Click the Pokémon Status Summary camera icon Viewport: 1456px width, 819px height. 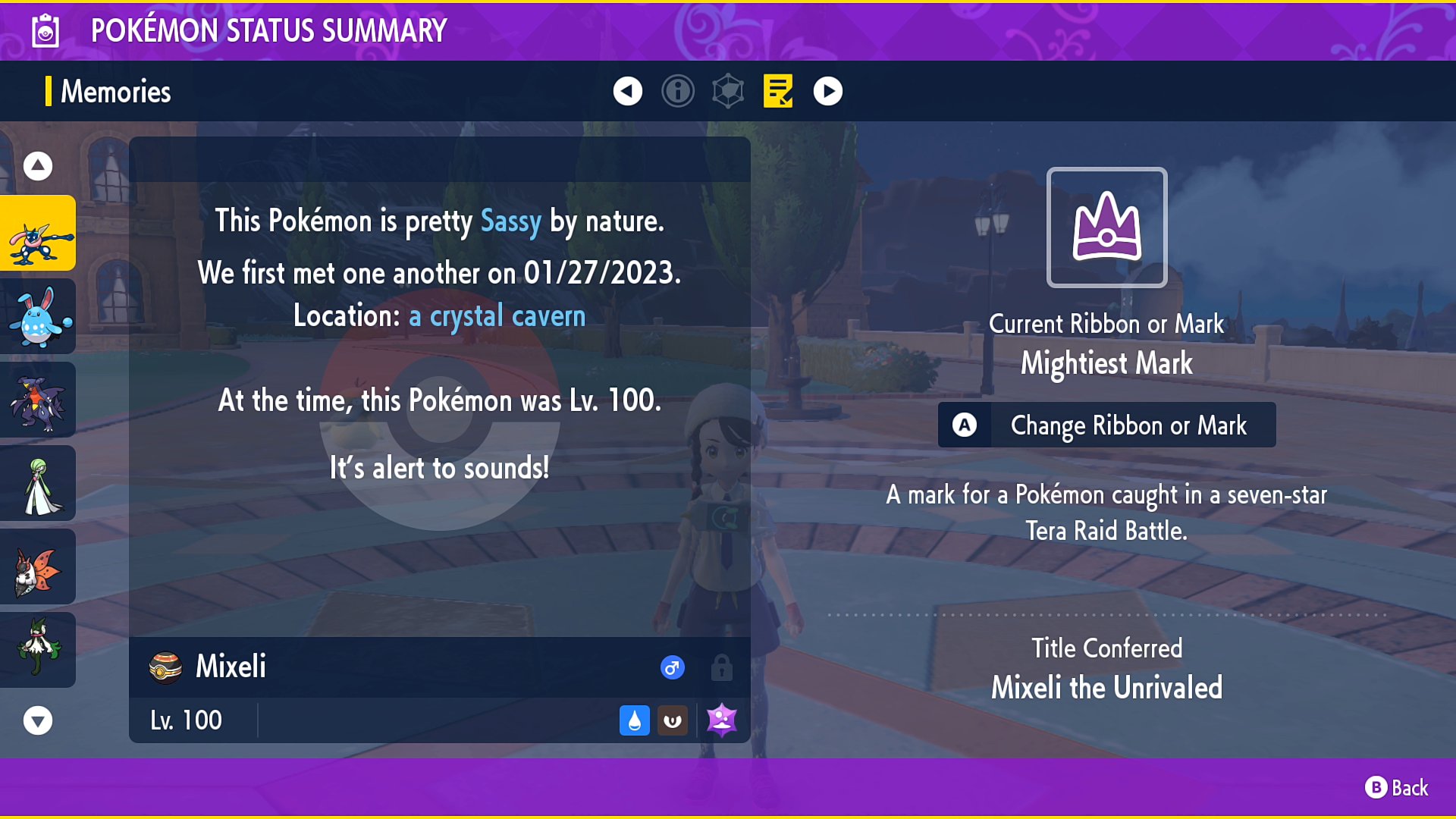click(x=45, y=30)
